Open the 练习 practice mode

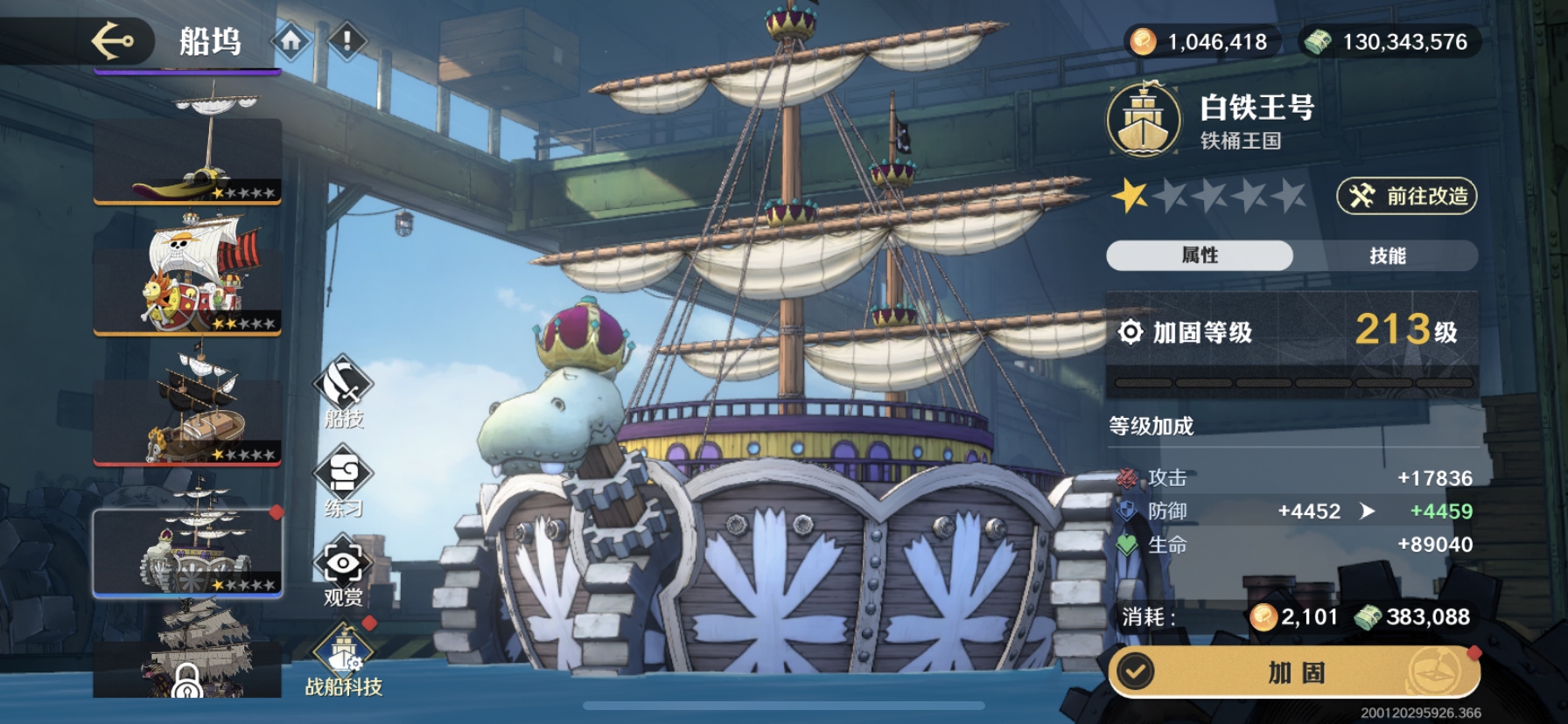click(343, 483)
